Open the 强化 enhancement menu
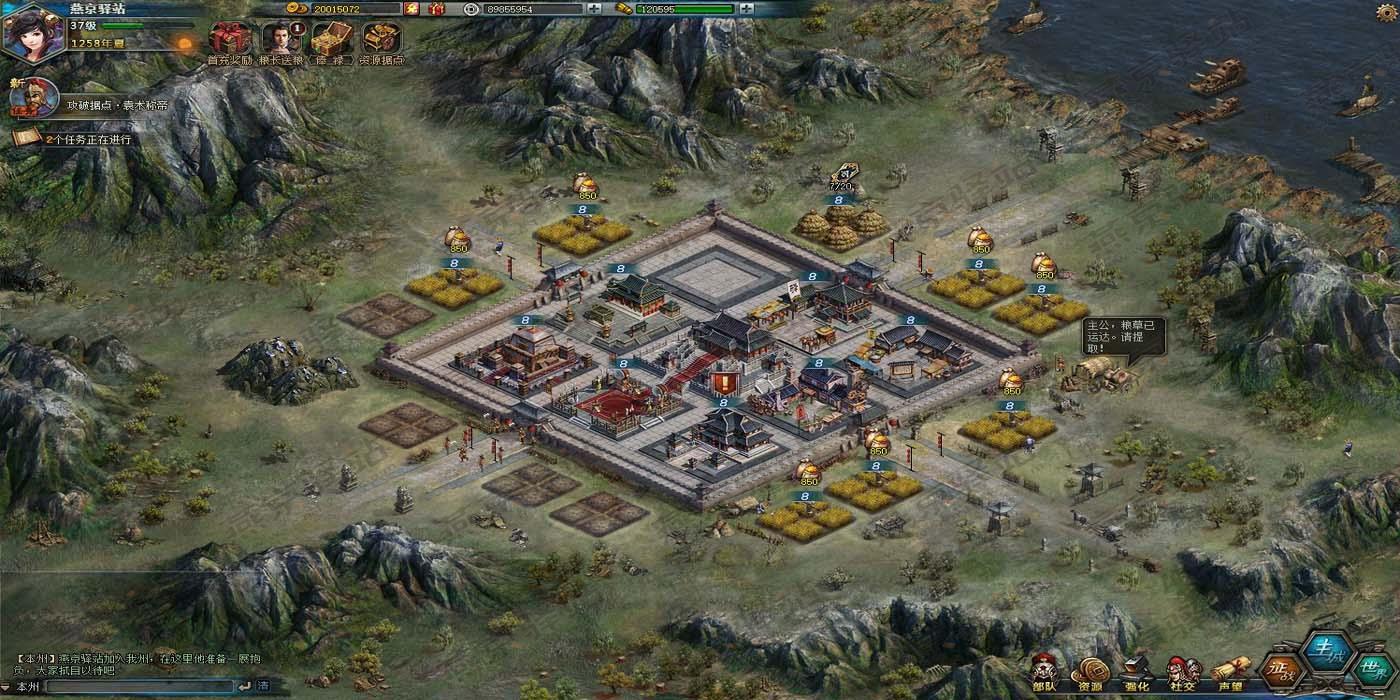1400x700 pixels. (x=1137, y=672)
